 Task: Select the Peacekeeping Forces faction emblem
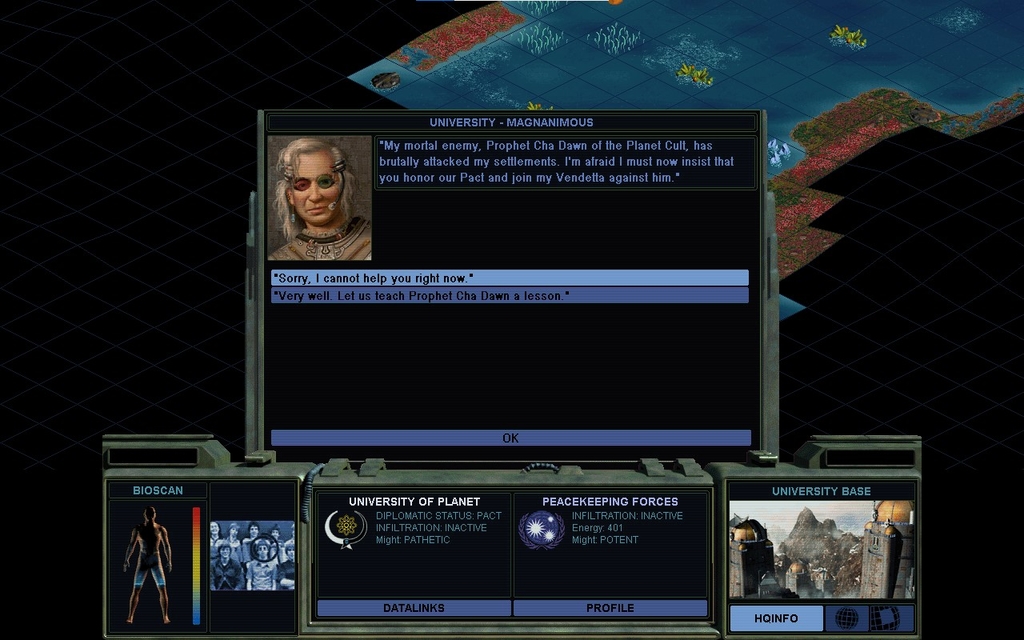click(541, 528)
